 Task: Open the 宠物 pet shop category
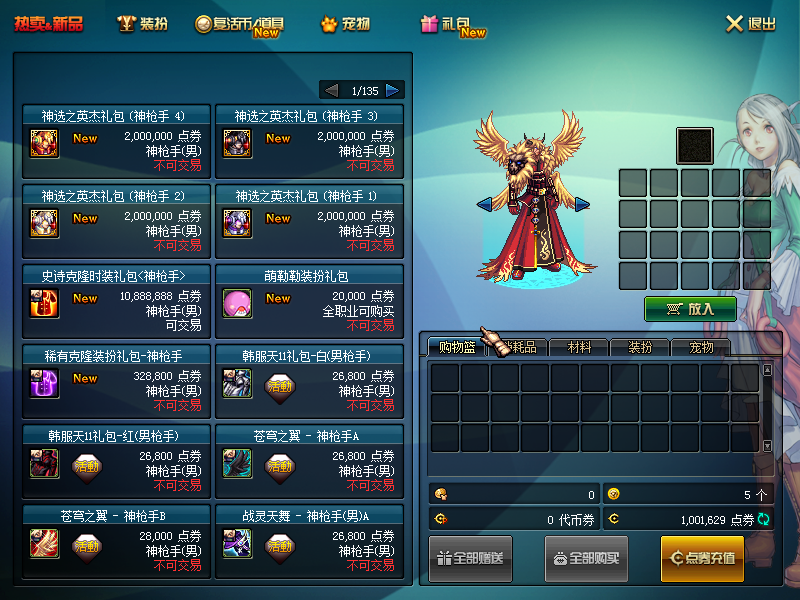pyautogui.click(x=345, y=24)
